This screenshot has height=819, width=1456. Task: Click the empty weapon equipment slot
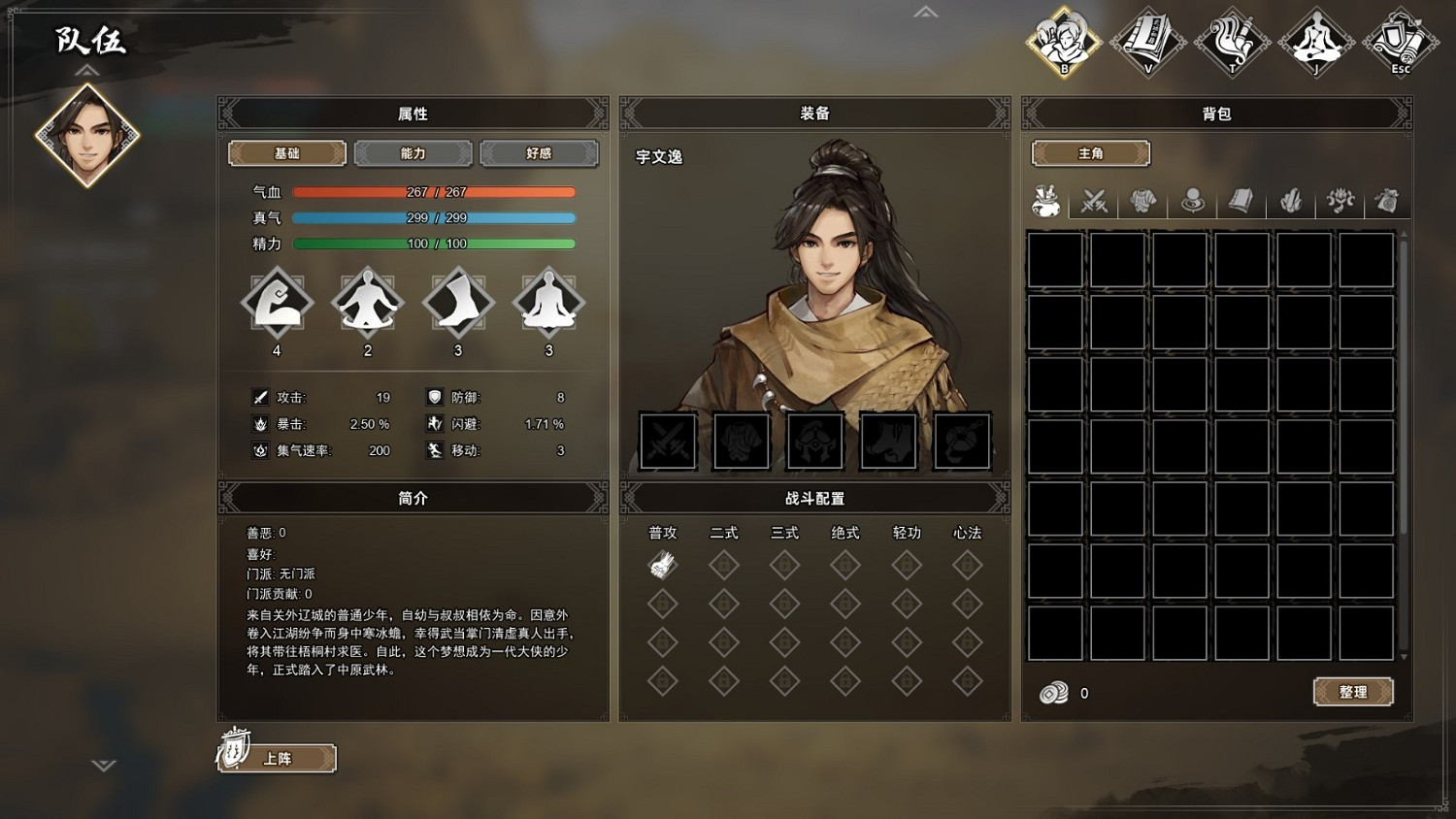click(x=667, y=440)
